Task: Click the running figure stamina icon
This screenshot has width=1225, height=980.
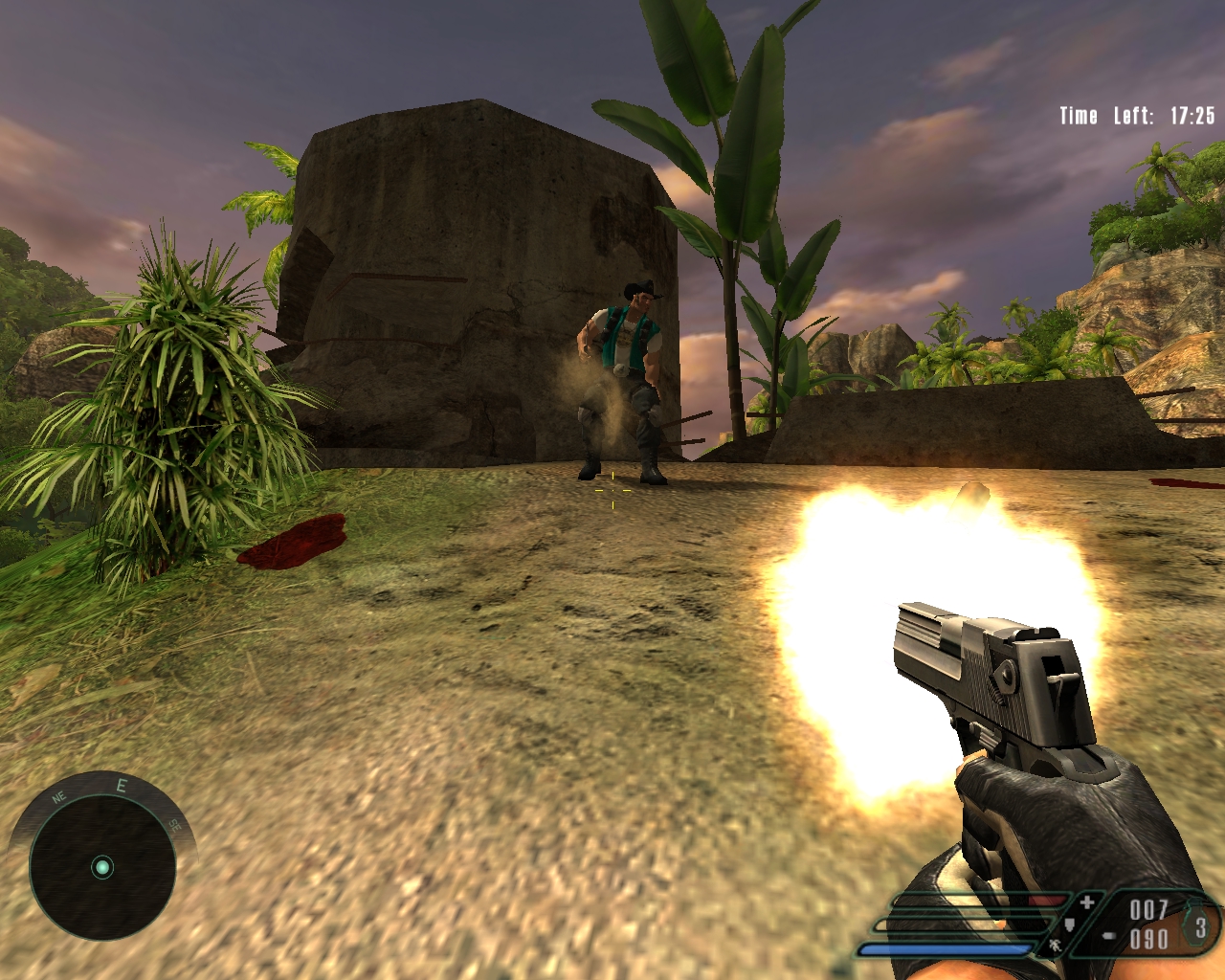Action: tap(1054, 946)
